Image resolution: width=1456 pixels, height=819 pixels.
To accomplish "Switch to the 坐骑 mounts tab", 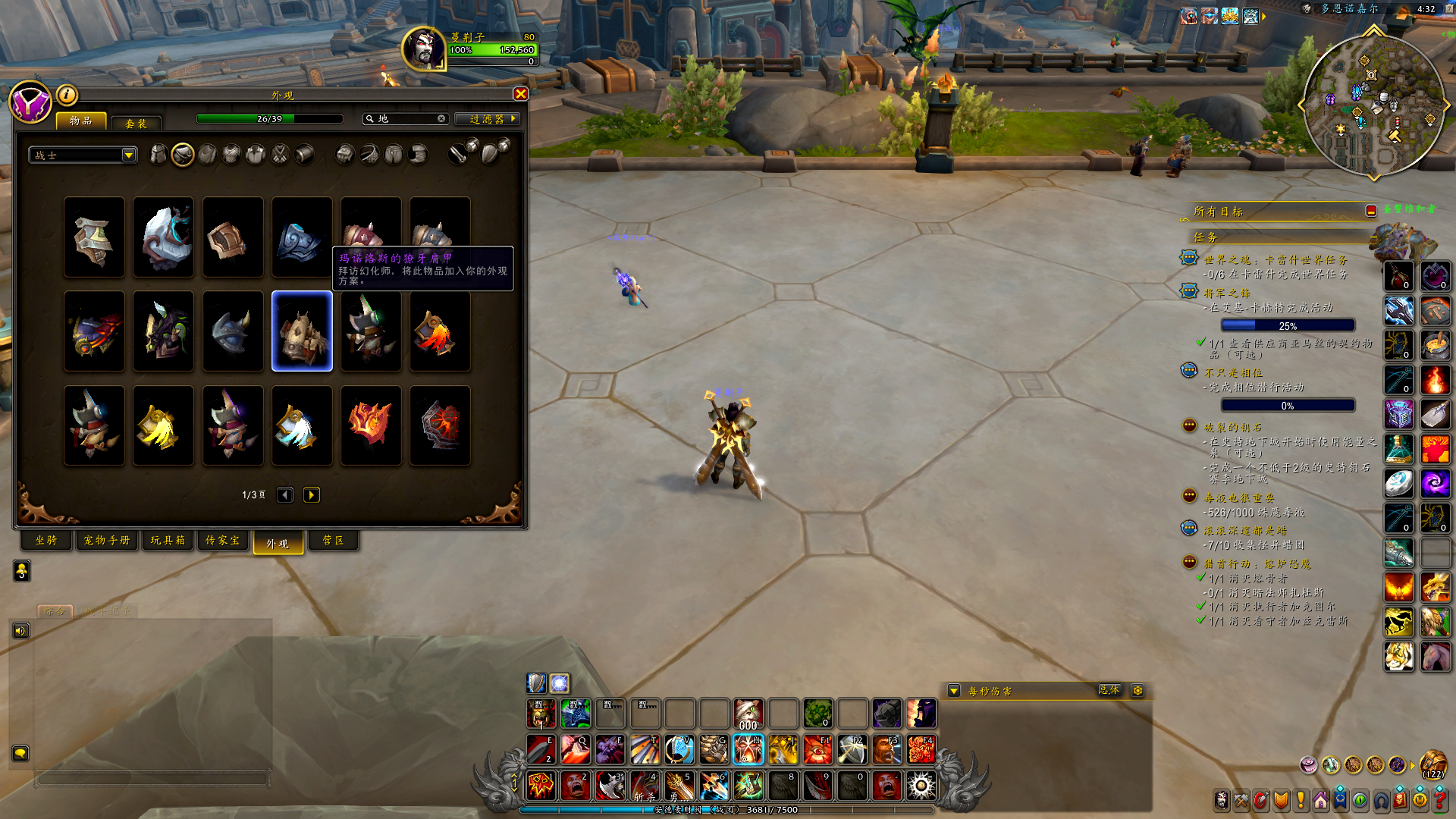I will [46, 541].
